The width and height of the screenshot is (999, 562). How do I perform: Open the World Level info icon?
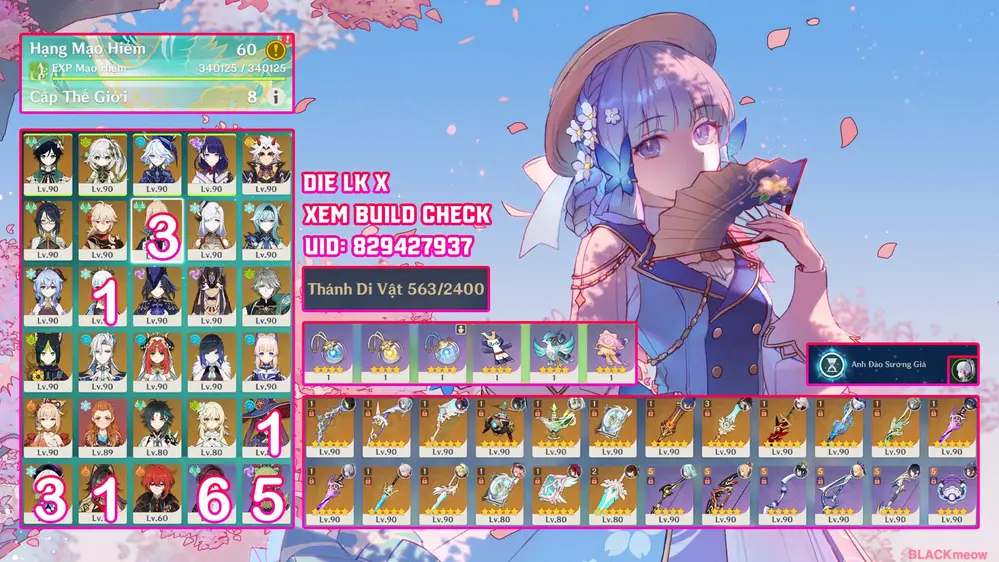point(276,97)
